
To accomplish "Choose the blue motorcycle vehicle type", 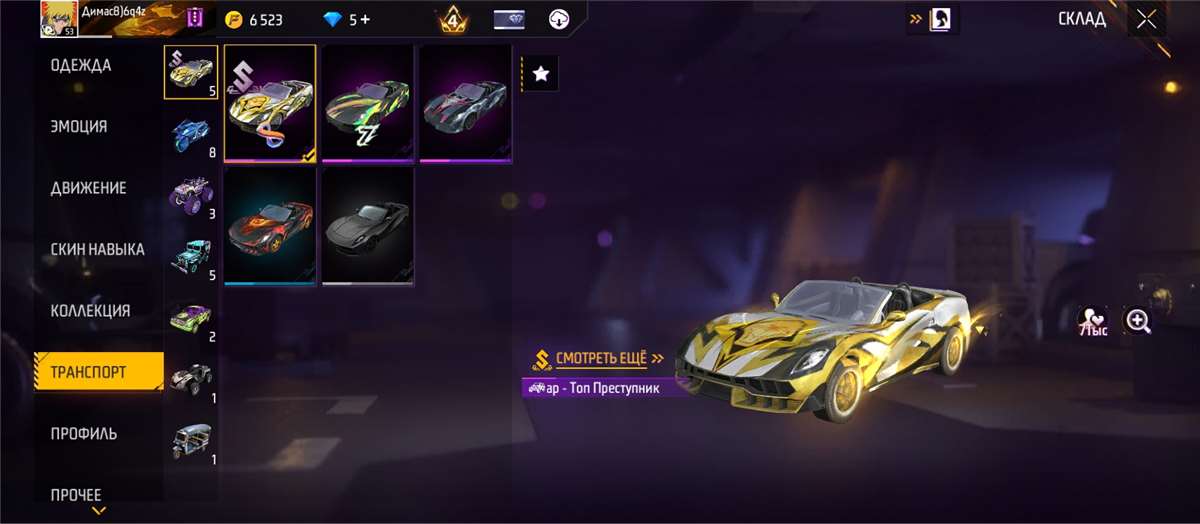I will click(190, 134).
